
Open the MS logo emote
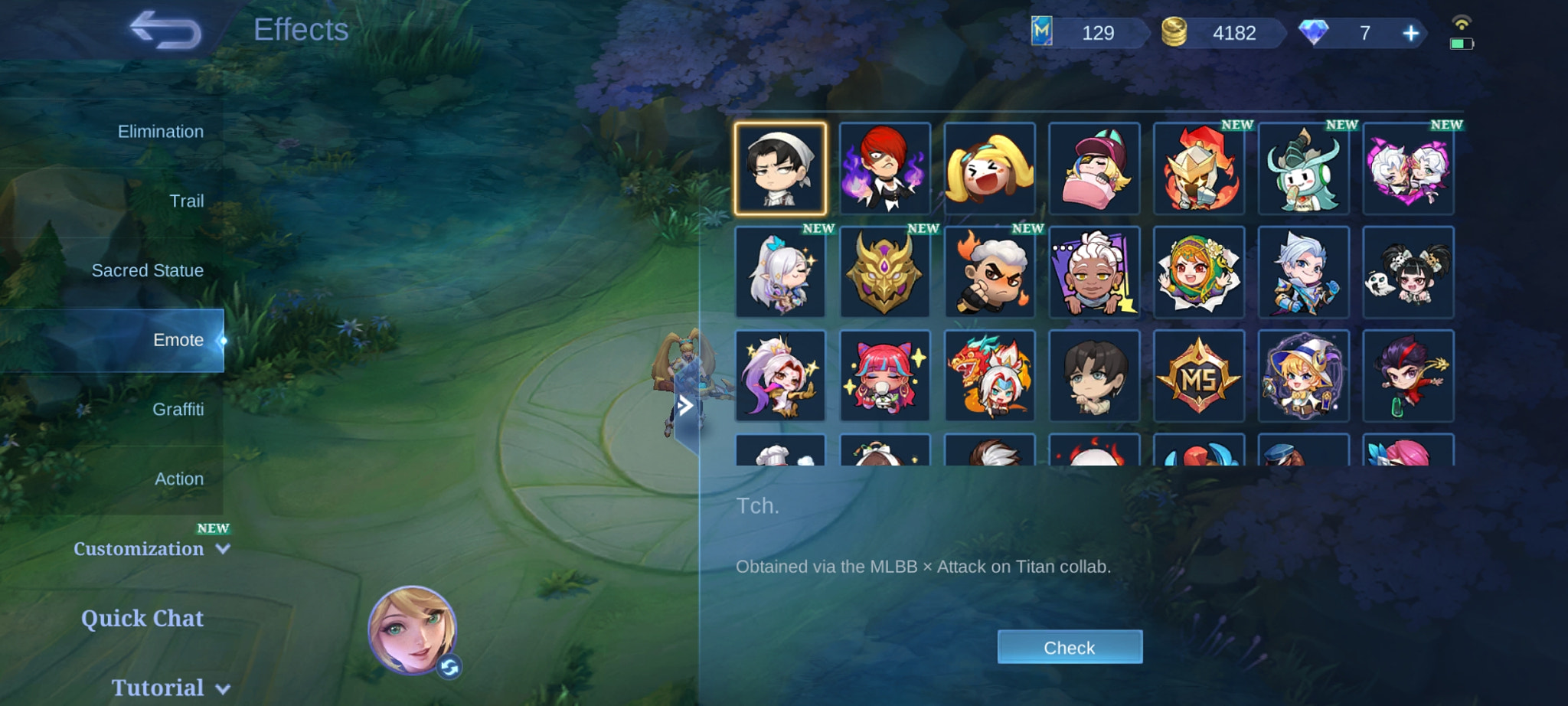pyautogui.click(x=1200, y=377)
